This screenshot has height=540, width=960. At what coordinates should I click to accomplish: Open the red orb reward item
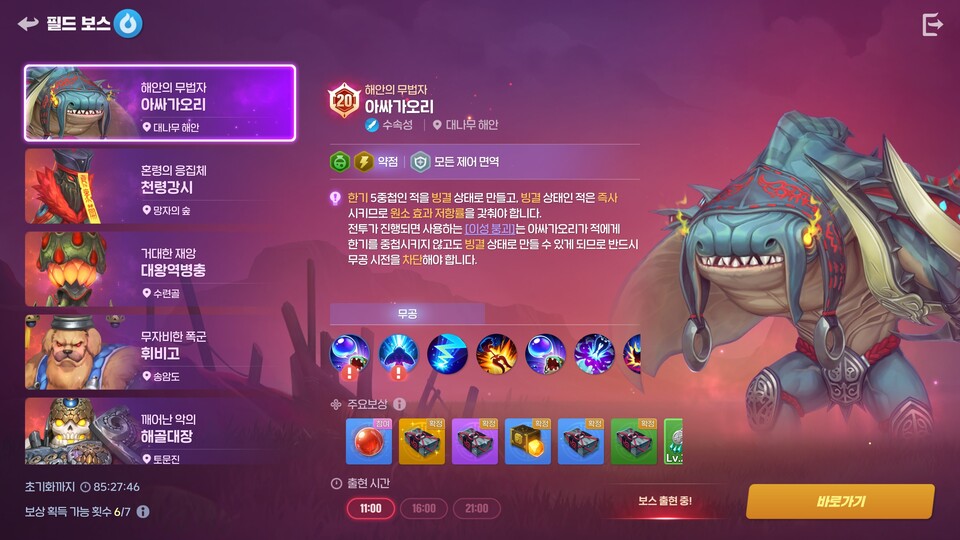point(369,442)
